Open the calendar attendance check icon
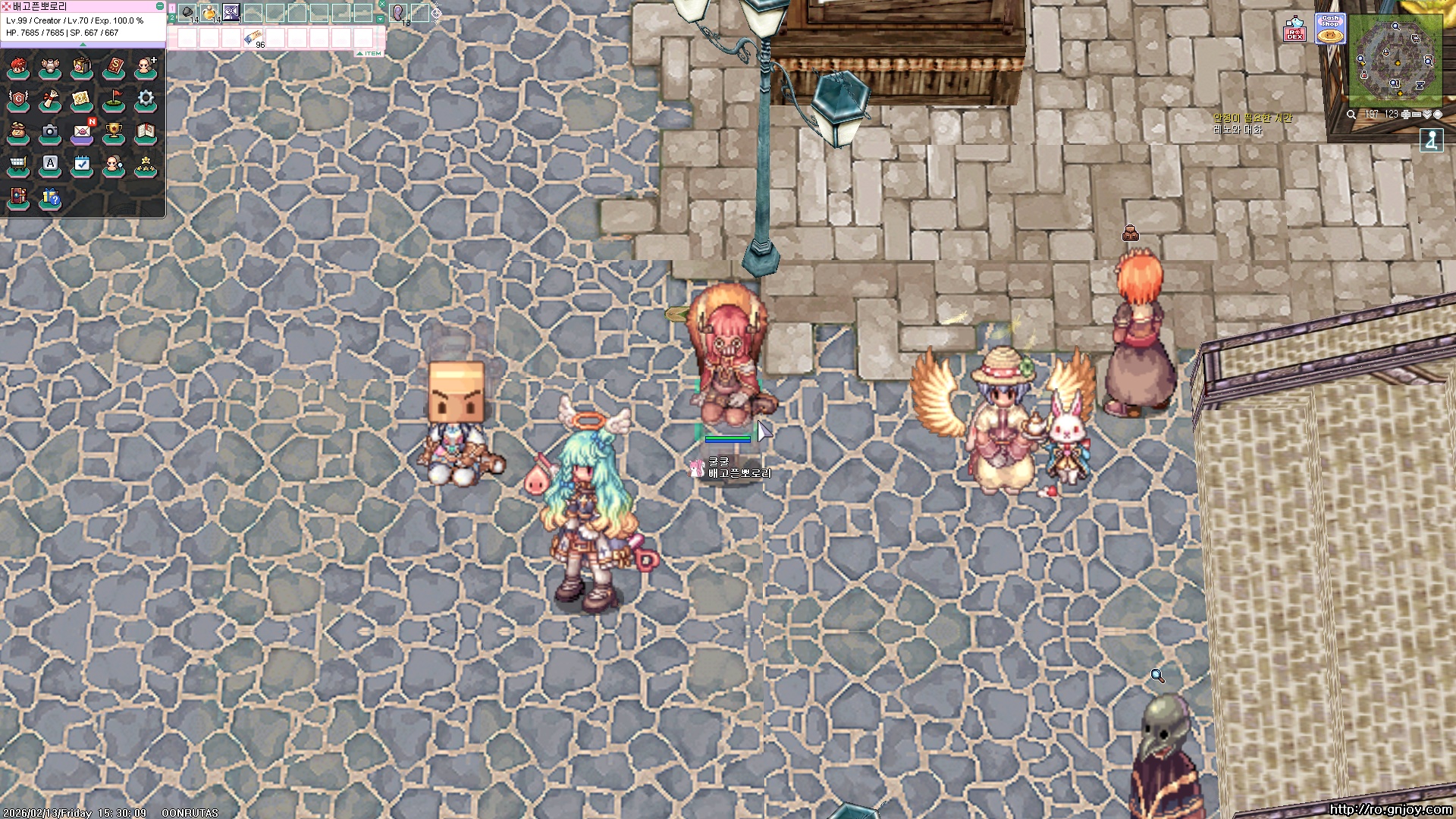 click(x=82, y=164)
